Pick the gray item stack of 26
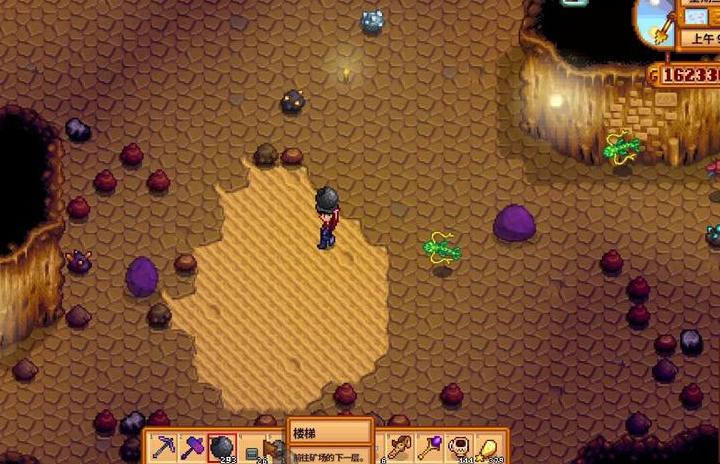The width and height of the screenshot is (720, 464). pyautogui.click(x=250, y=450)
